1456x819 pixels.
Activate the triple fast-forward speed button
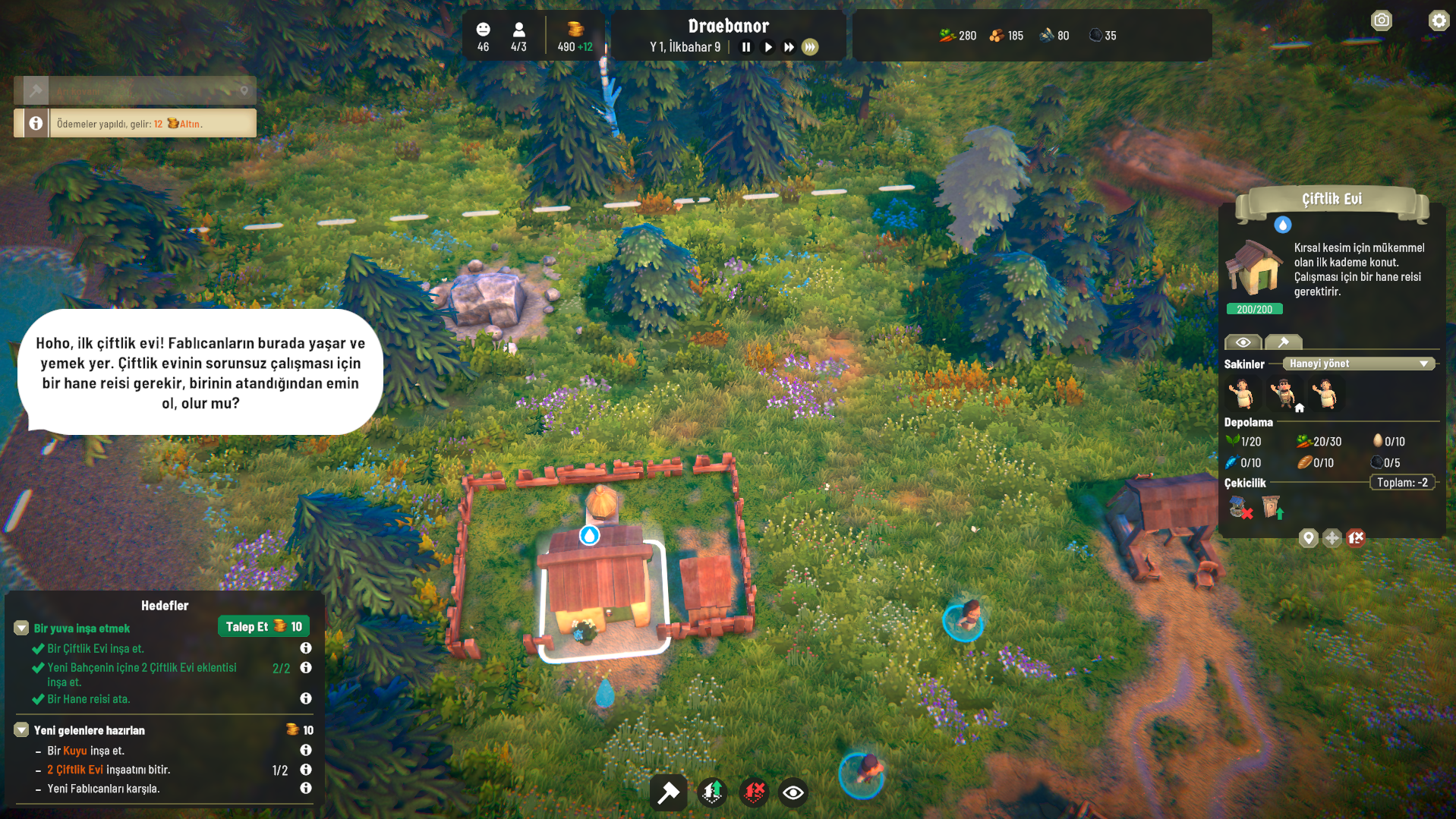click(x=810, y=47)
